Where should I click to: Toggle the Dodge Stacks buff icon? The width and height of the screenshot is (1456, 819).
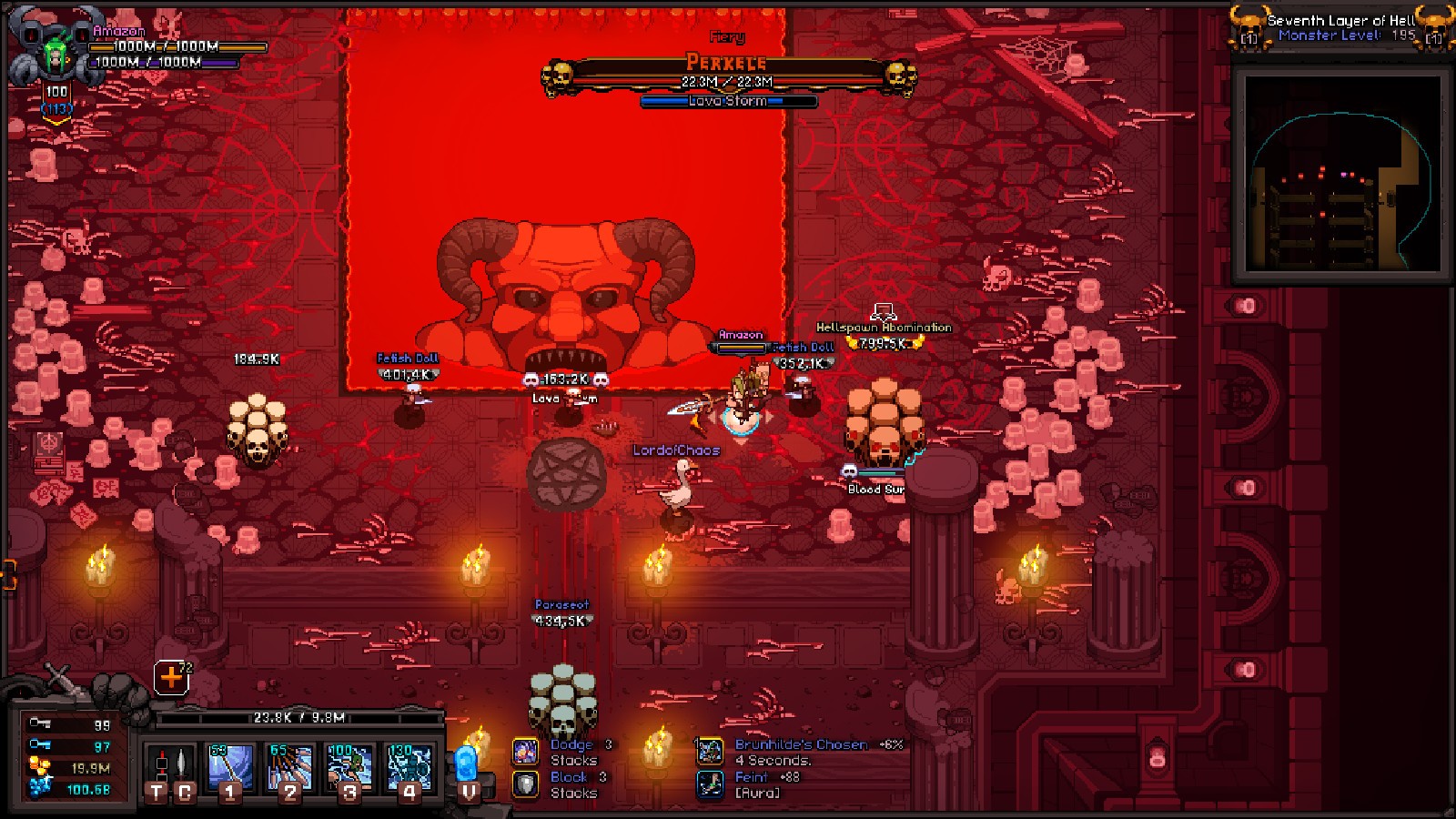(x=526, y=750)
